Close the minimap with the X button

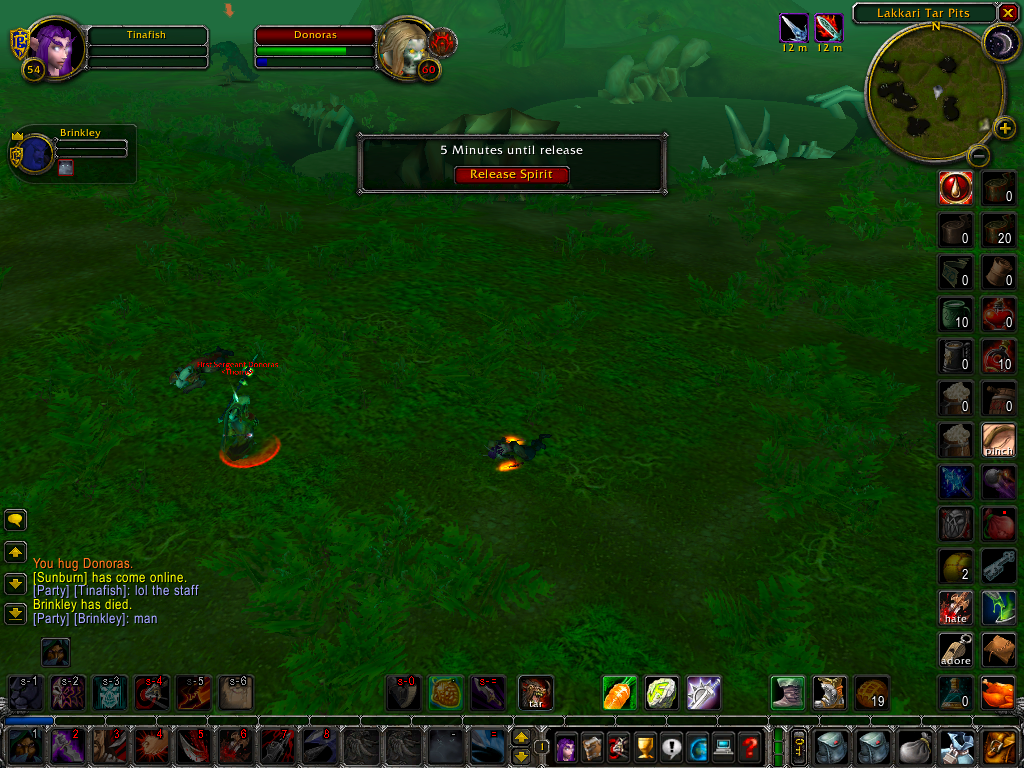pyautogui.click(x=1007, y=13)
